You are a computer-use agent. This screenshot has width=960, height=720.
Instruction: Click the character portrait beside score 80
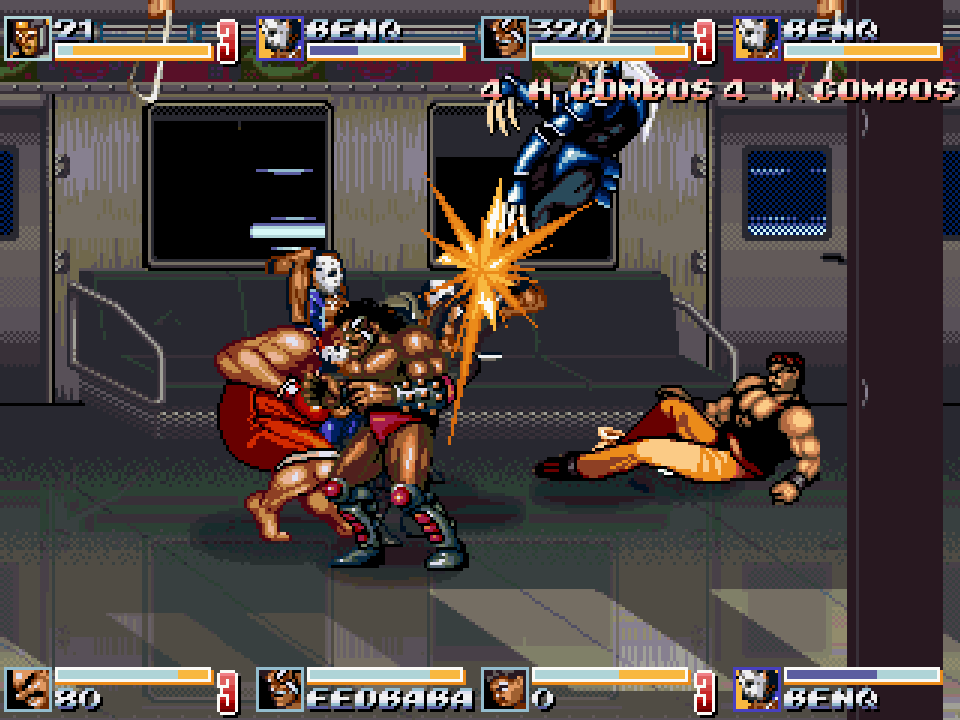click(27, 689)
